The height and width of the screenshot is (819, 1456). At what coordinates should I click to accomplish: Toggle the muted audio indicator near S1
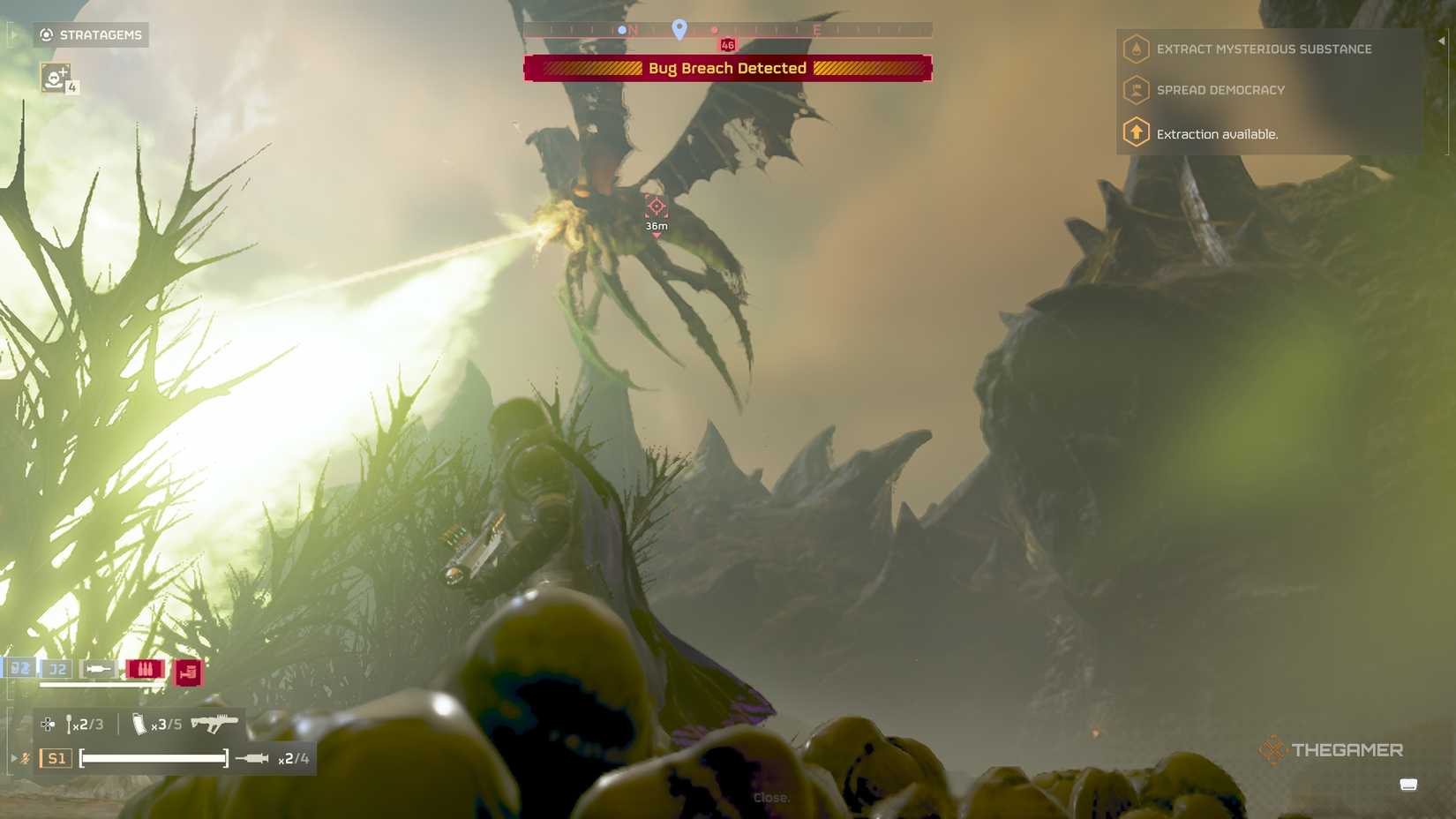point(25,758)
